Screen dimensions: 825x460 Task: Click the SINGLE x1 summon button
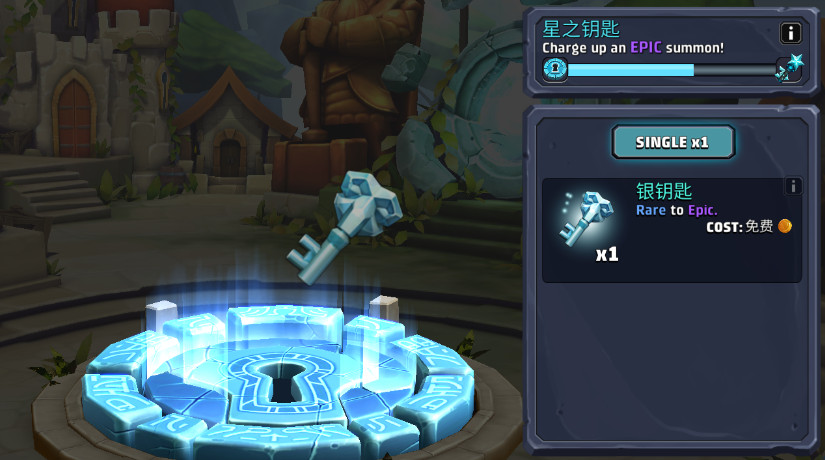tap(673, 142)
